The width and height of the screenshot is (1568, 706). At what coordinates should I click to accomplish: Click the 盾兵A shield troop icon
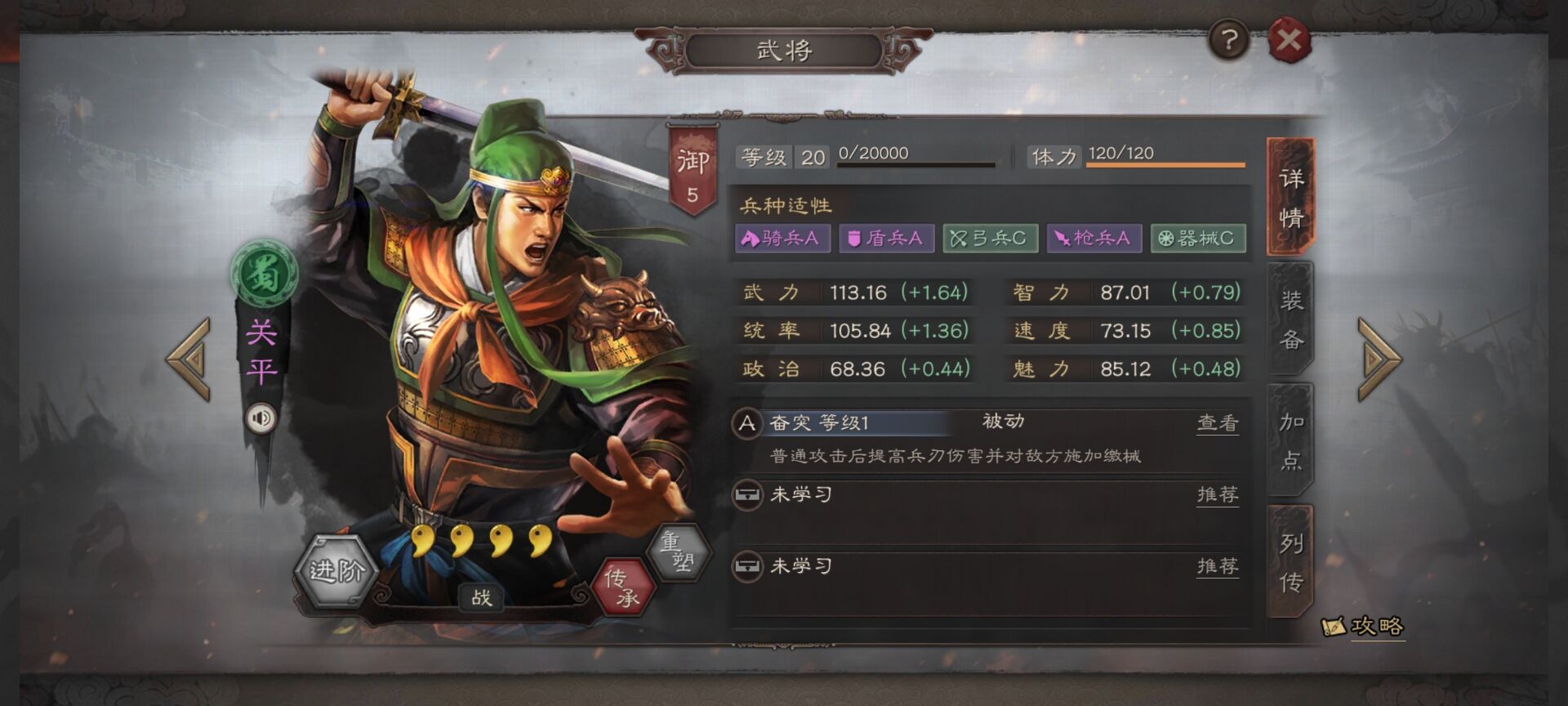coord(885,239)
